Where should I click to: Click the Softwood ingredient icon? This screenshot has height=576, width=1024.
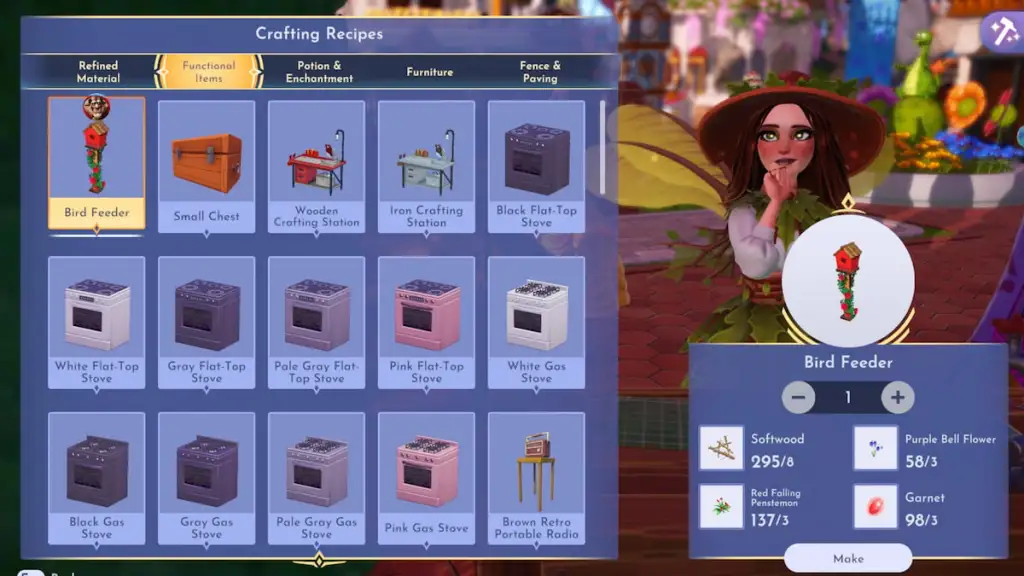[721, 448]
